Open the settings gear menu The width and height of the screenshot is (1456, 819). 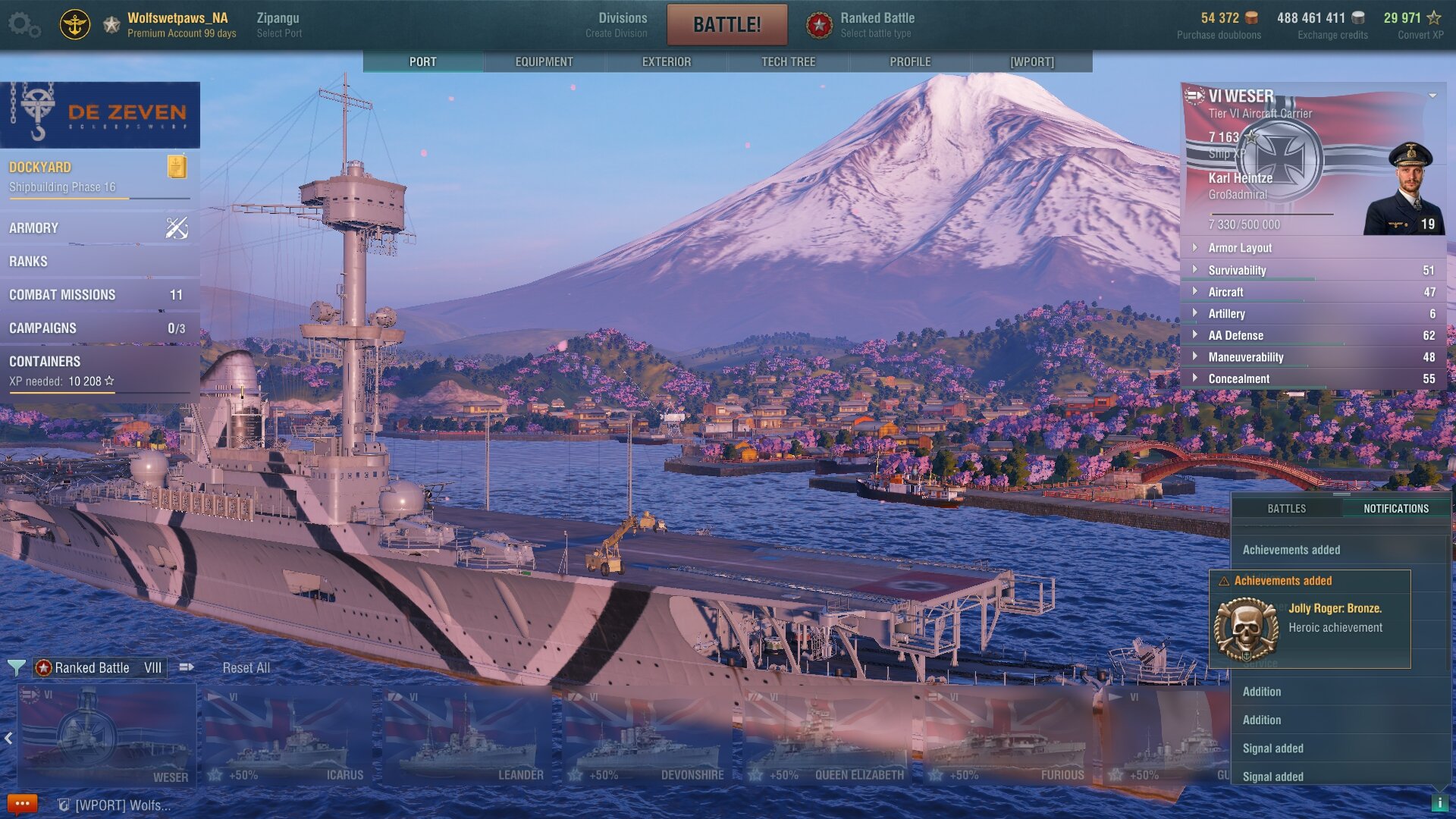click(23, 24)
